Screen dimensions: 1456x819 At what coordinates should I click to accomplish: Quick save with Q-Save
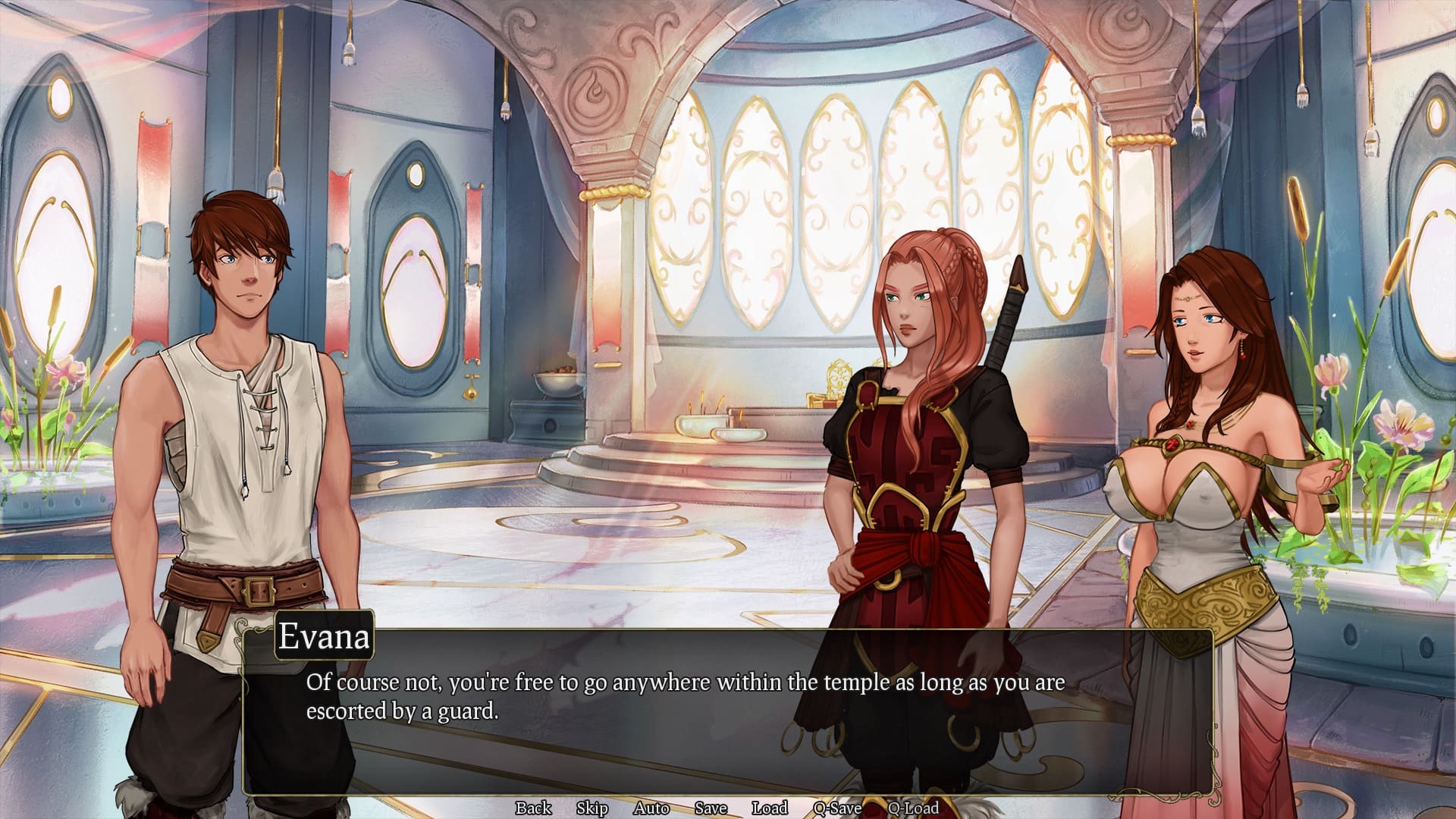837,808
